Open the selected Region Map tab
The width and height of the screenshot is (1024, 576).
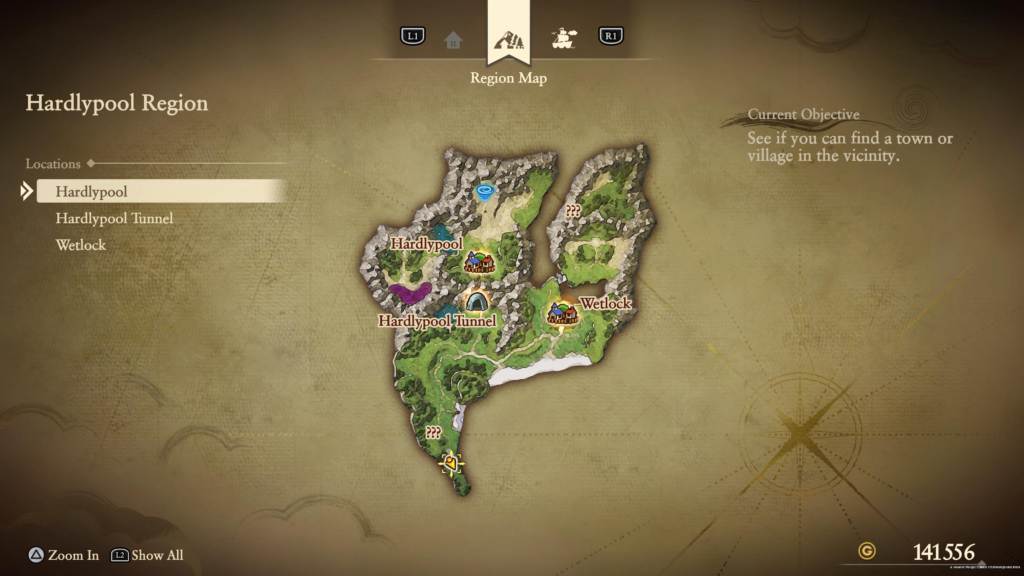tap(508, 40)
